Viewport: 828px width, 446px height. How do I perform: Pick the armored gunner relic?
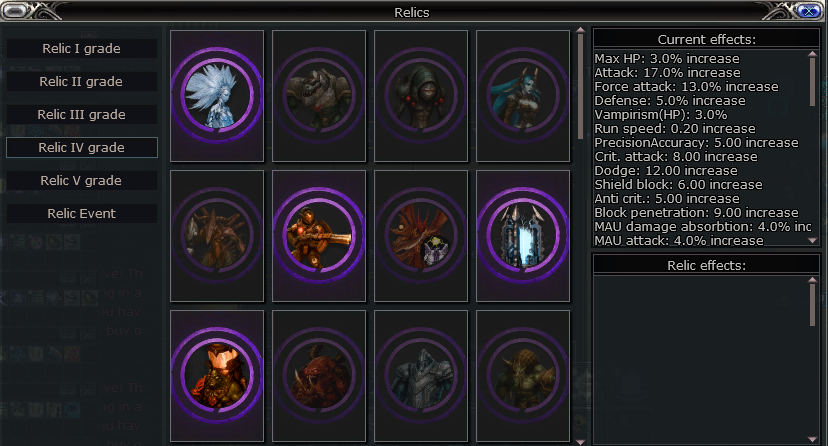[x=319, y=235]
